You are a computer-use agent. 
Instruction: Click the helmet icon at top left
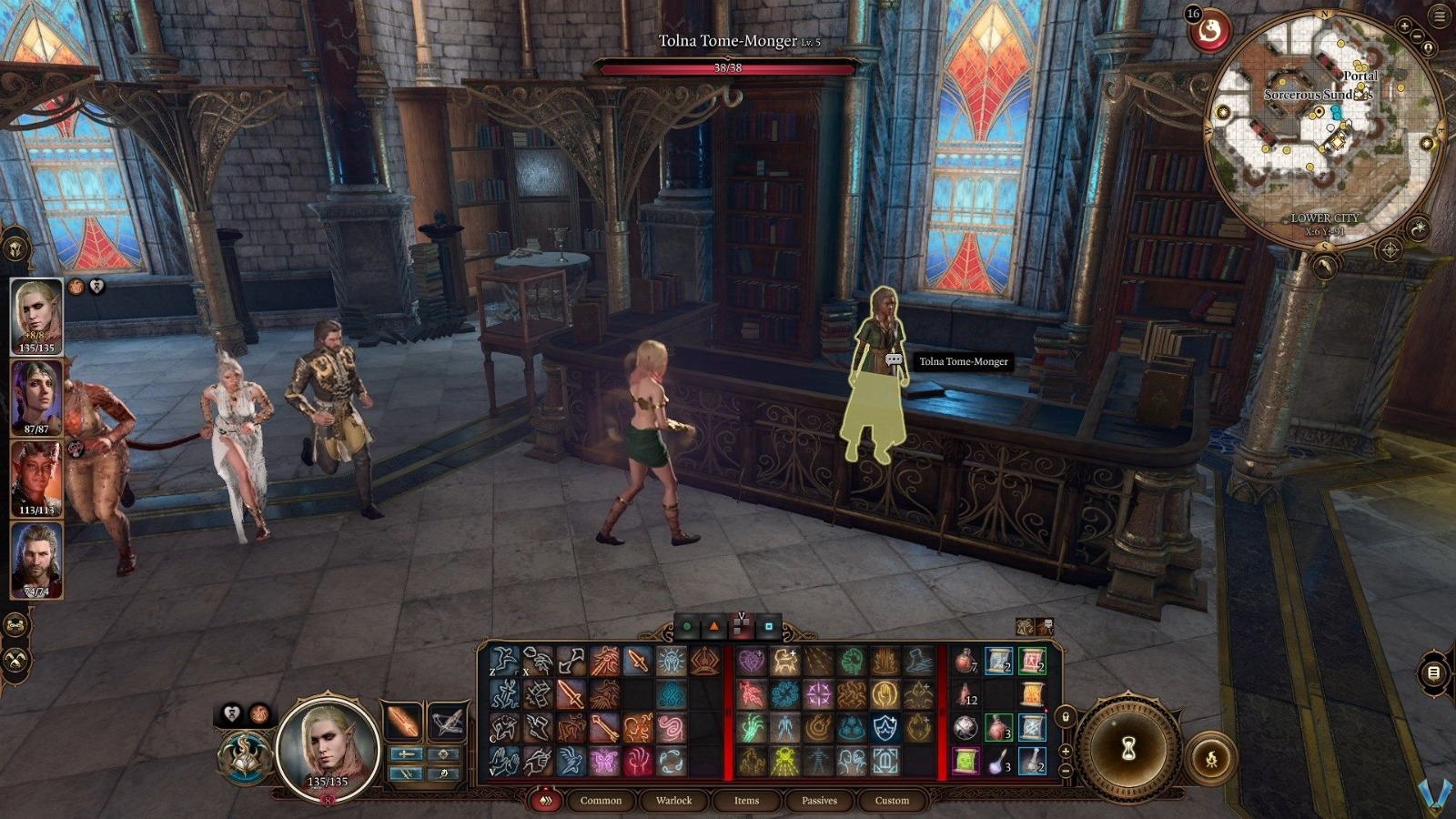pyautogui.click(x=15, y=248)
